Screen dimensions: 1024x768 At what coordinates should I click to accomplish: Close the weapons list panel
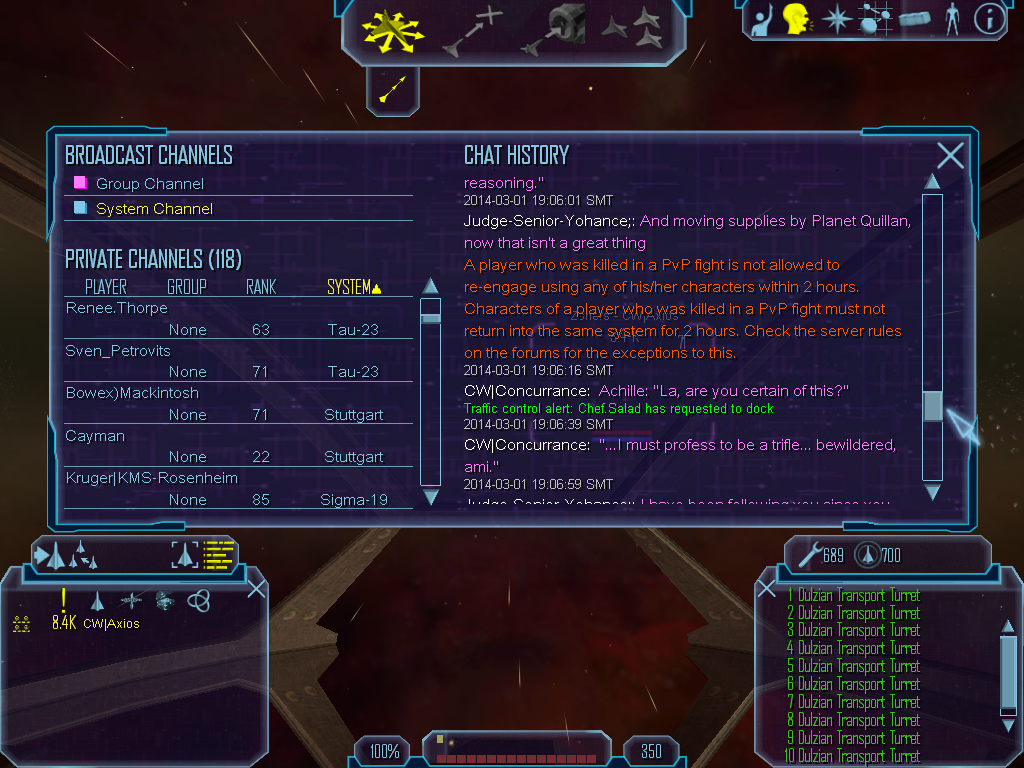pos(767,588)
